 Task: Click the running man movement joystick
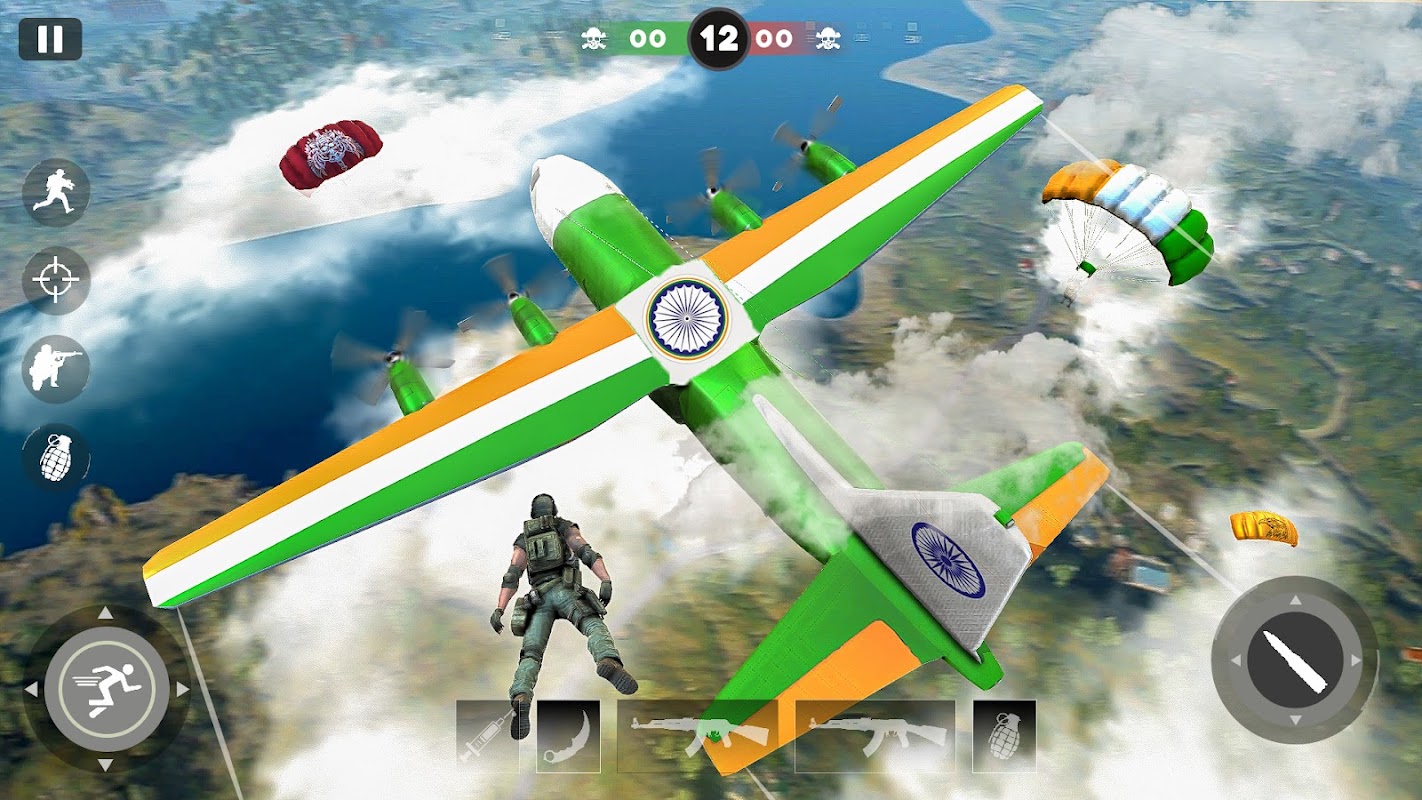tap(106, 688)
